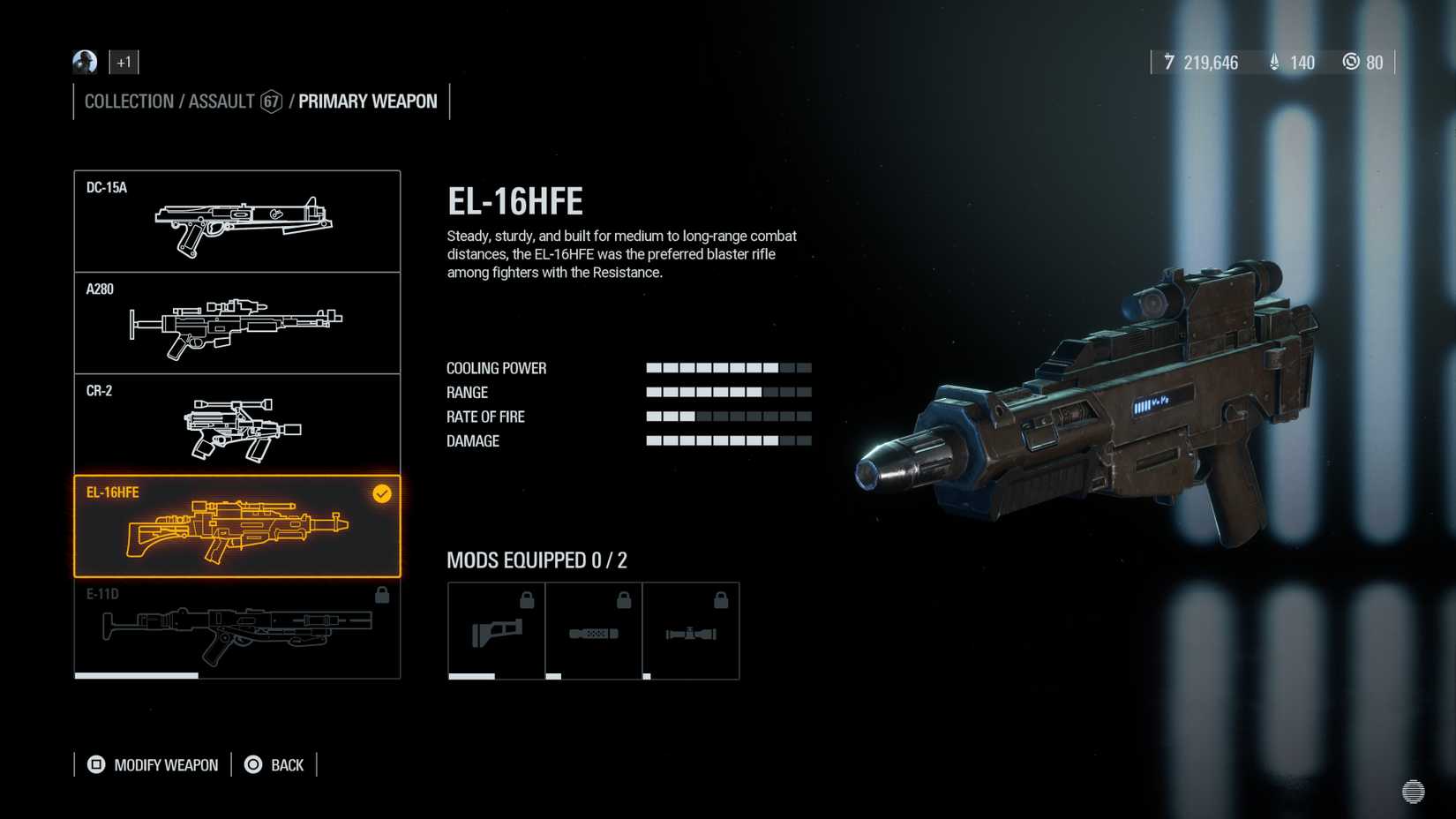The height and width of the screenshot is (819, 1456).
Task: Select the DC-15A weapon thumbnail
Action: [x=236, y=221]
